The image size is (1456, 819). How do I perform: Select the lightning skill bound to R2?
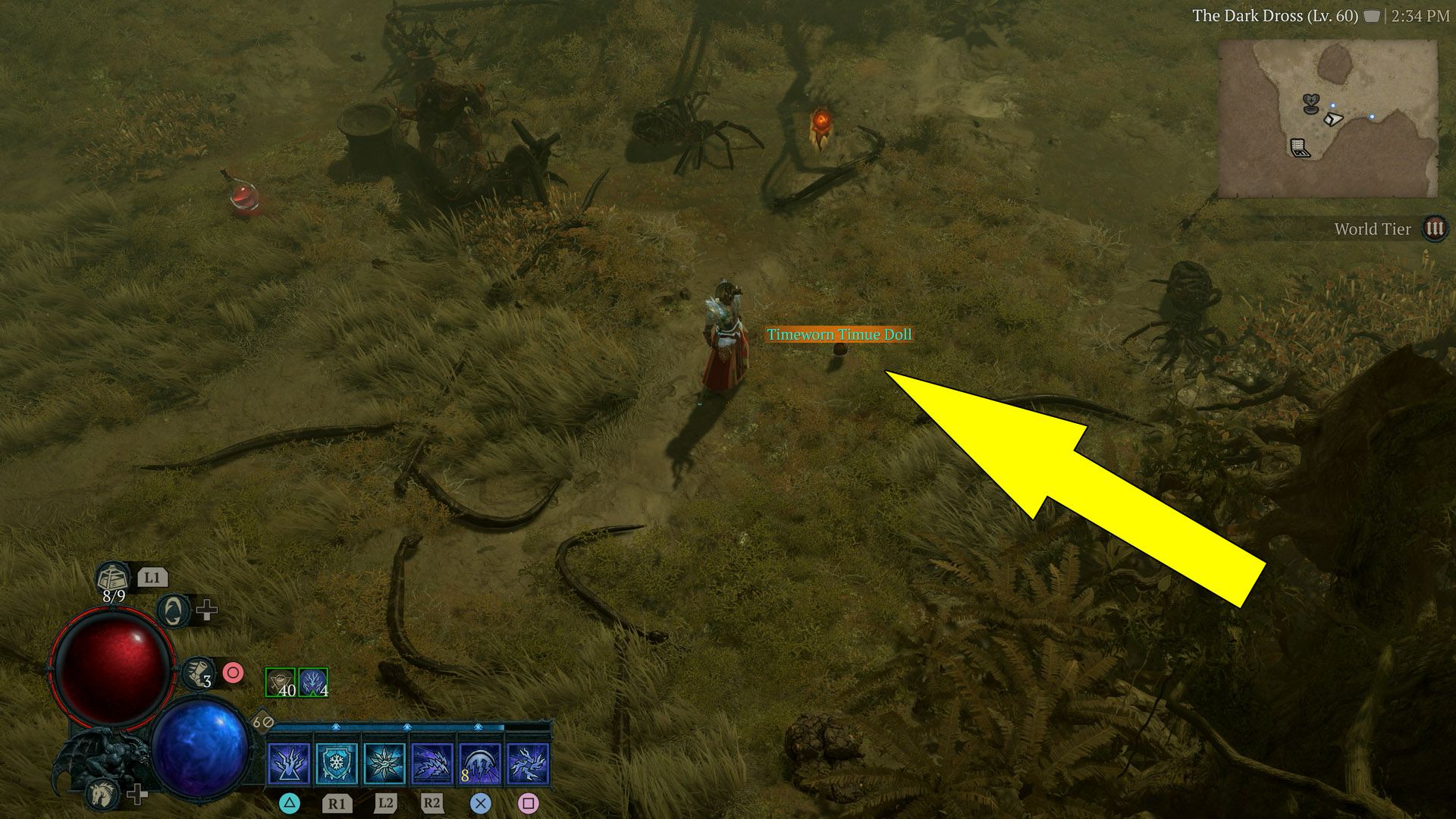click(x=433, y=765)
